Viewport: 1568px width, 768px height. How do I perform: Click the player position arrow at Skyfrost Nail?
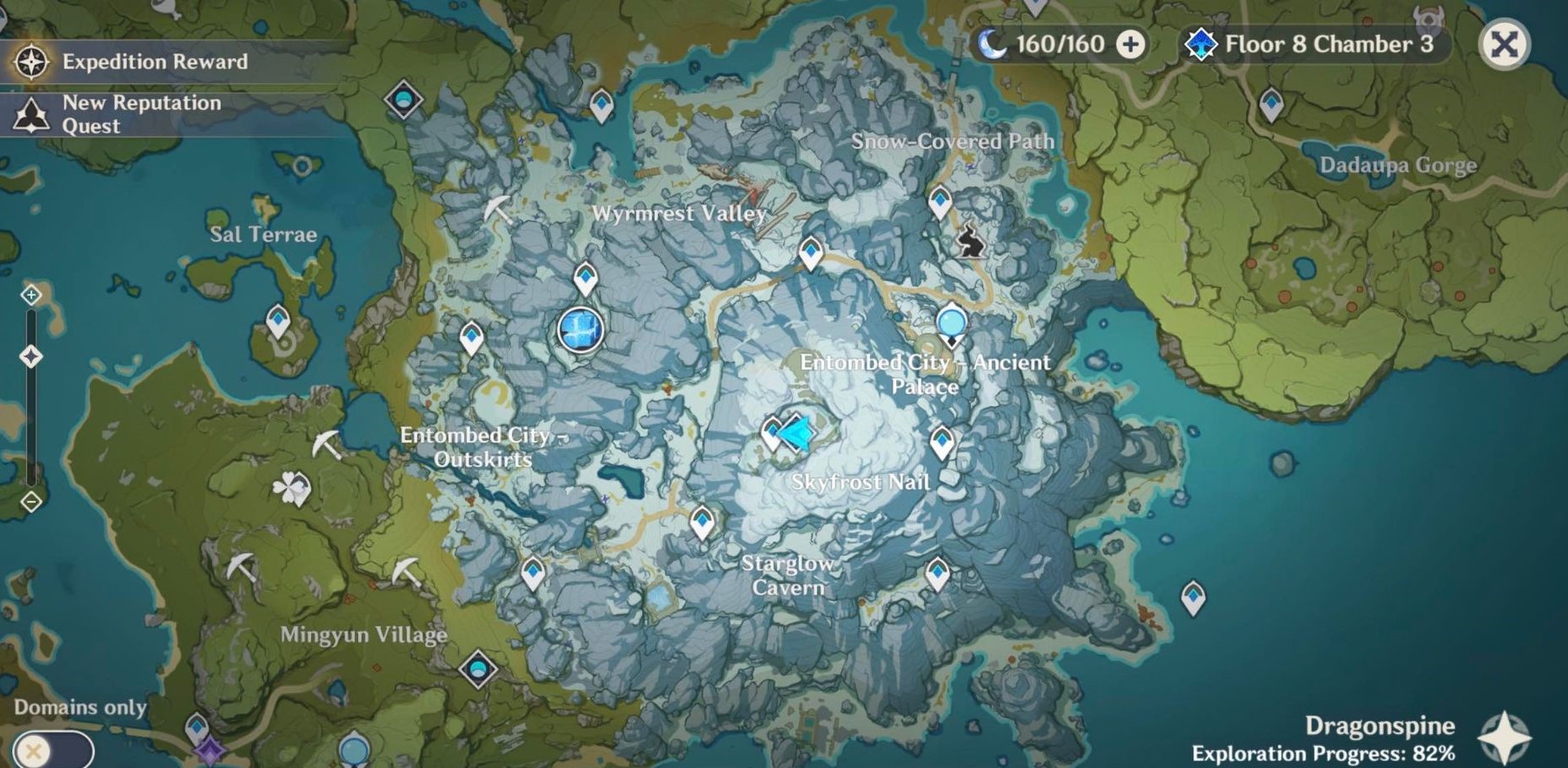[796, 432]
